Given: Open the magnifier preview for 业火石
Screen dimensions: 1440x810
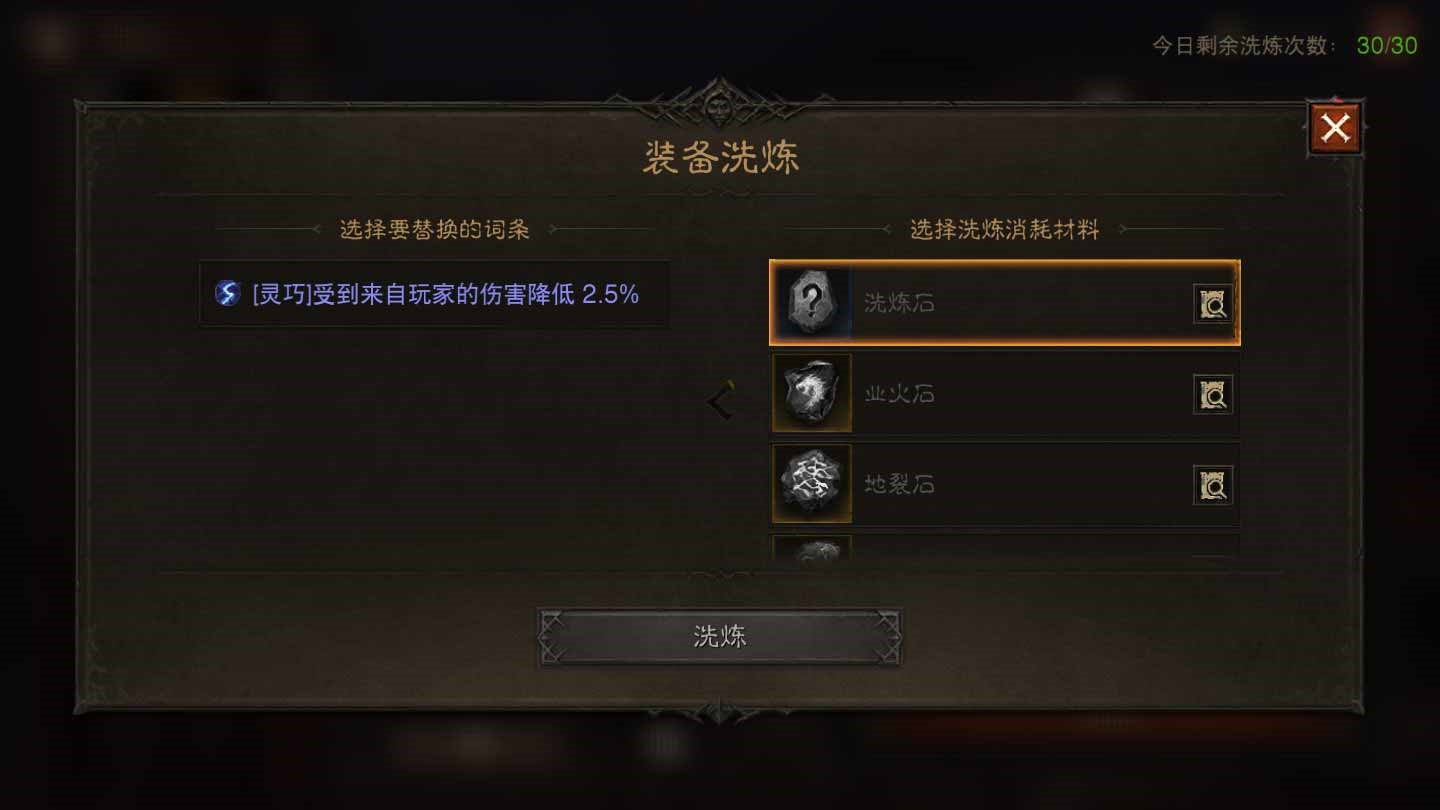Looking at the screenshot, I should pos(1212,393).
